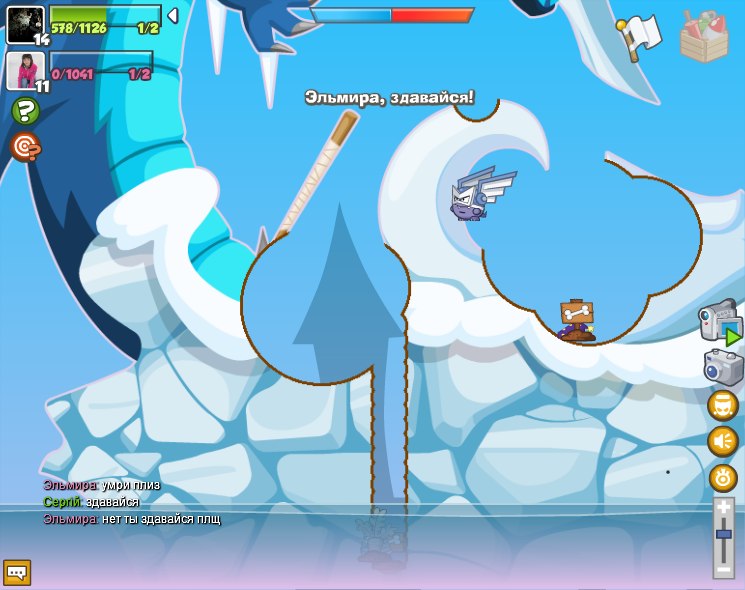Zoom out with the minus button
This screenshot has width=745, height=590.
(x=724, y=568)
